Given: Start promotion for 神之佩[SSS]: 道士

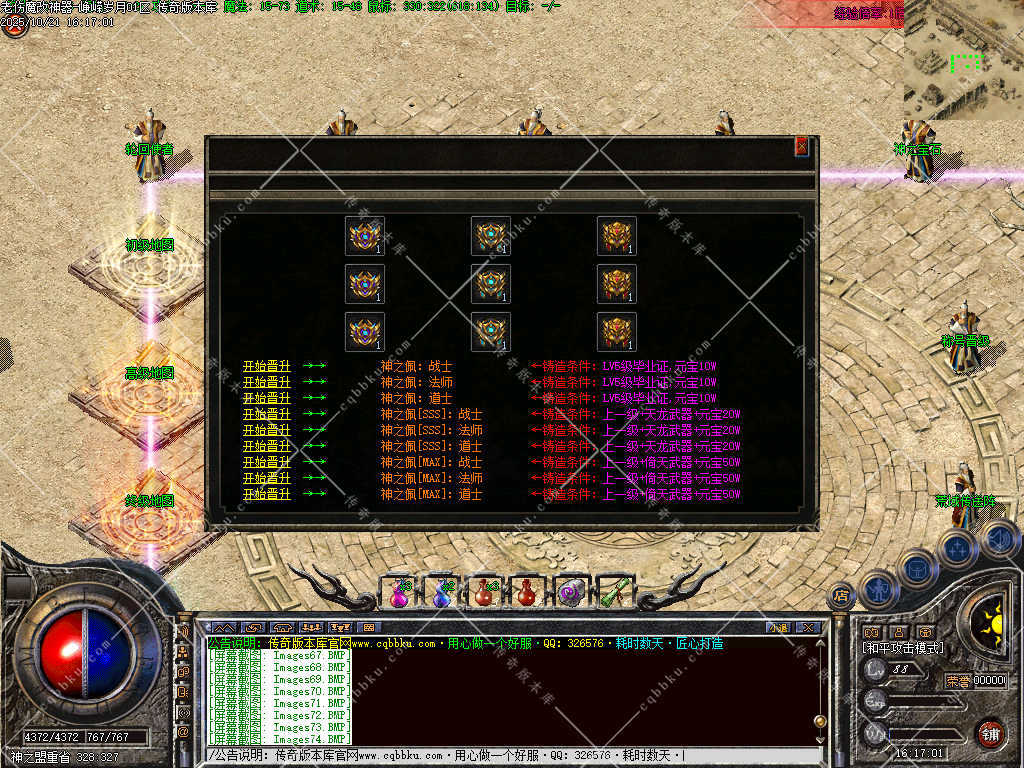Looking at the screenshot, I should point(267,446).
